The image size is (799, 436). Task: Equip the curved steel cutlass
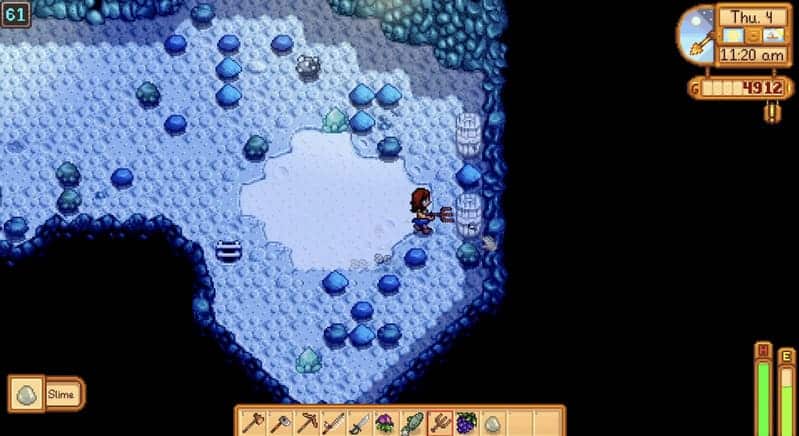359,422
